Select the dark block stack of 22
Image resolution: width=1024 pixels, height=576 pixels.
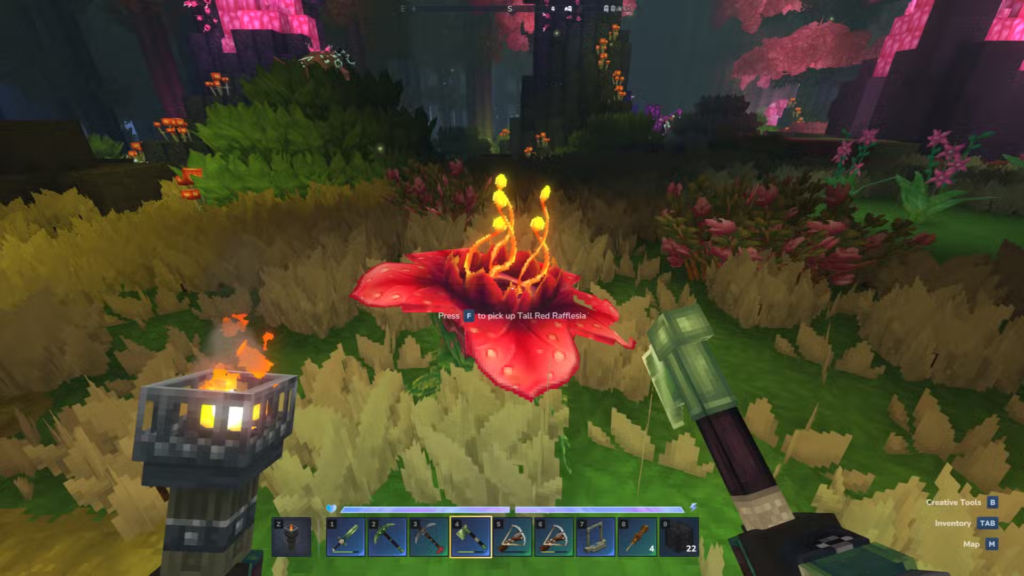[x=679, y=537]
